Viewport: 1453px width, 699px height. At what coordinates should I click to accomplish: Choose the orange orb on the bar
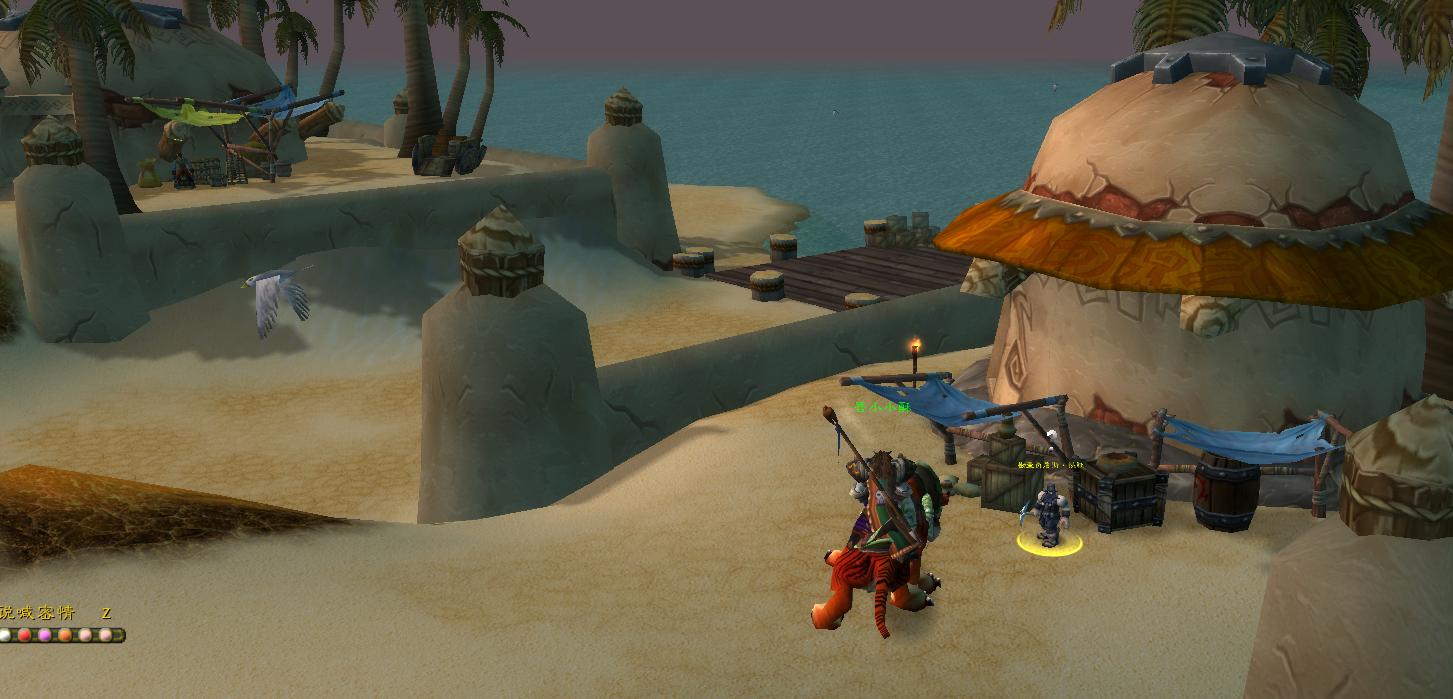[x=65, y=635]
